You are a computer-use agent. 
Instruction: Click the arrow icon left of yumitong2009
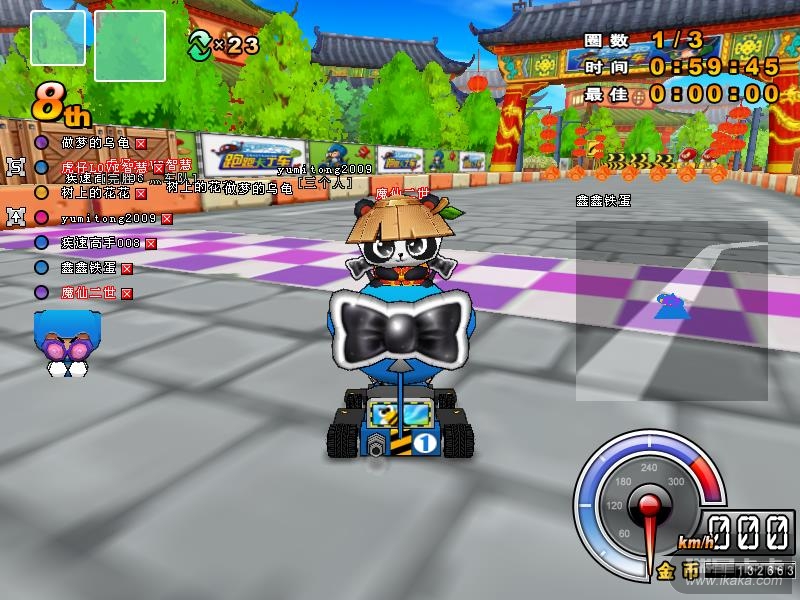tap(15, 216)
